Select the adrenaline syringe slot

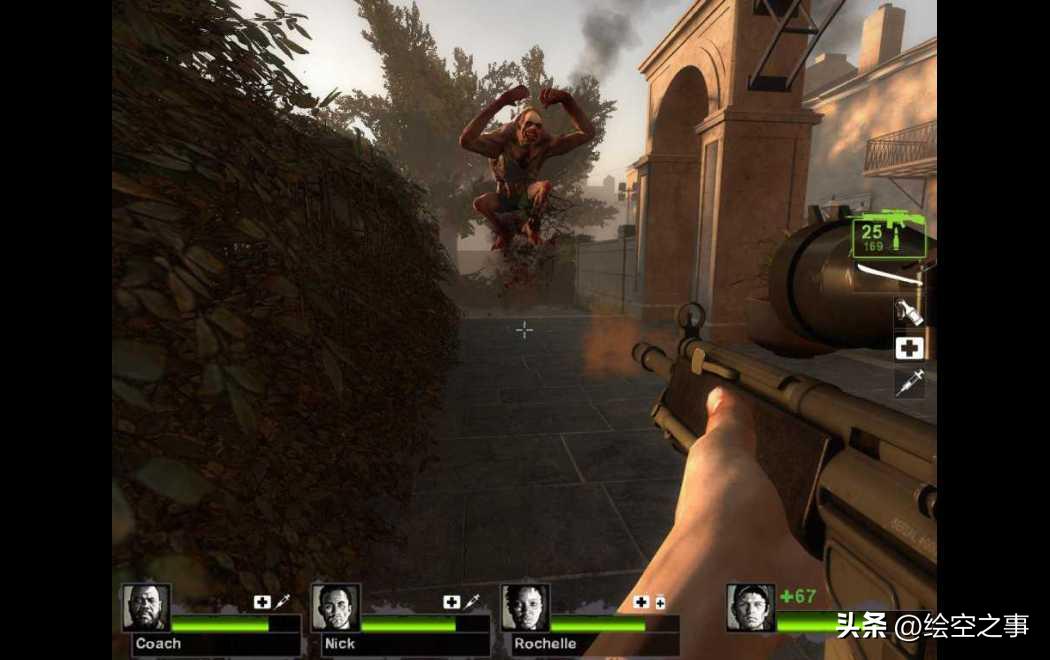909,383
